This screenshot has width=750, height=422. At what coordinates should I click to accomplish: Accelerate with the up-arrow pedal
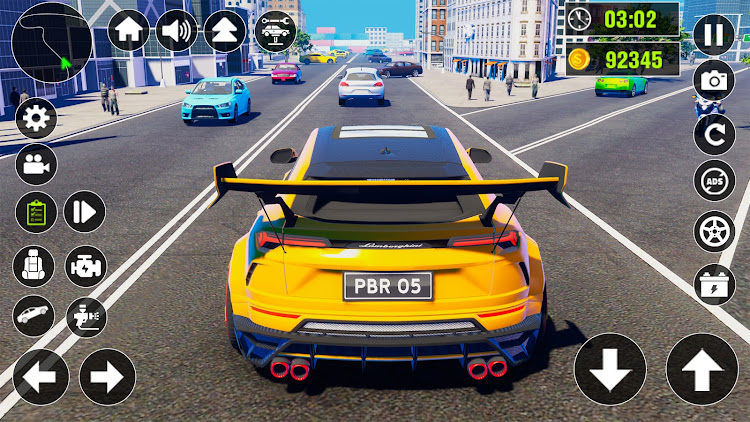tap(702, 370)
